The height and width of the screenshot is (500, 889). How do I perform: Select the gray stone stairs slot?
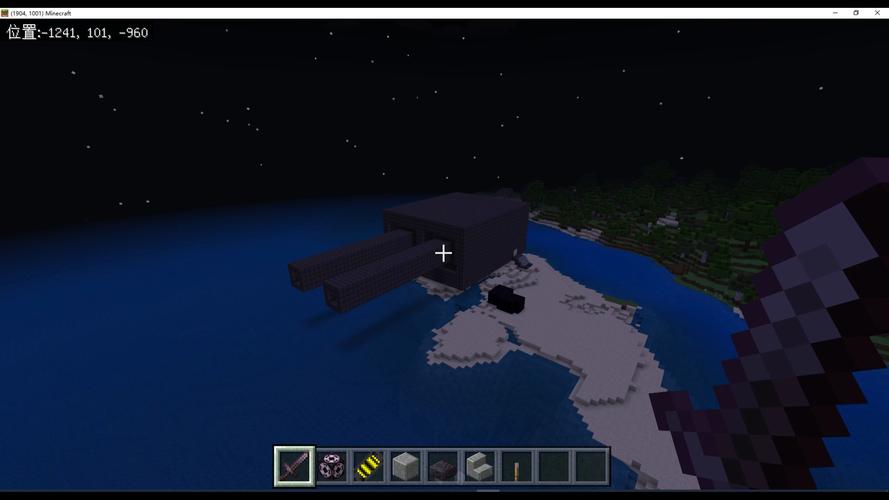479,466
